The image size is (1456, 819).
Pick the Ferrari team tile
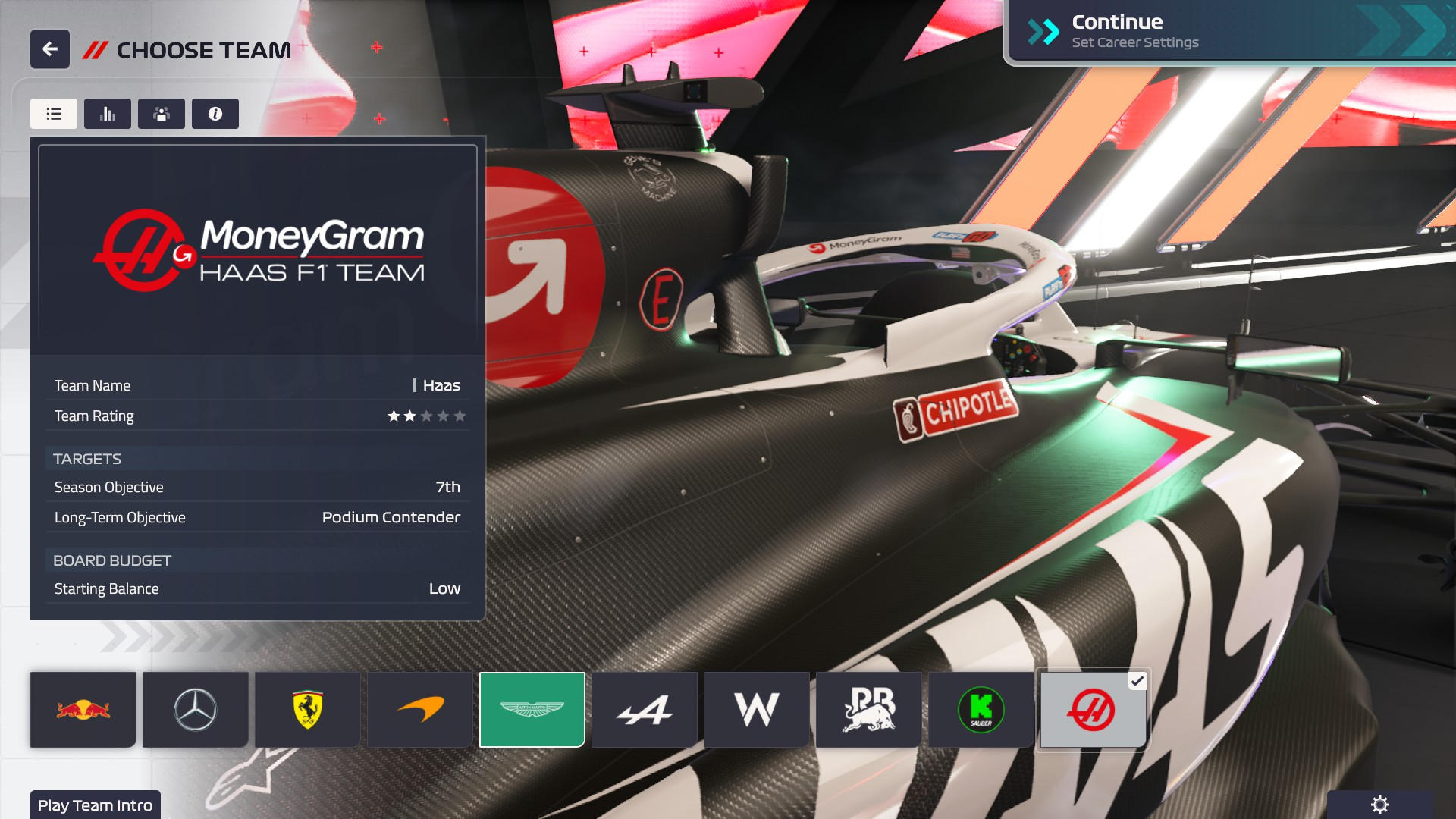308,710
